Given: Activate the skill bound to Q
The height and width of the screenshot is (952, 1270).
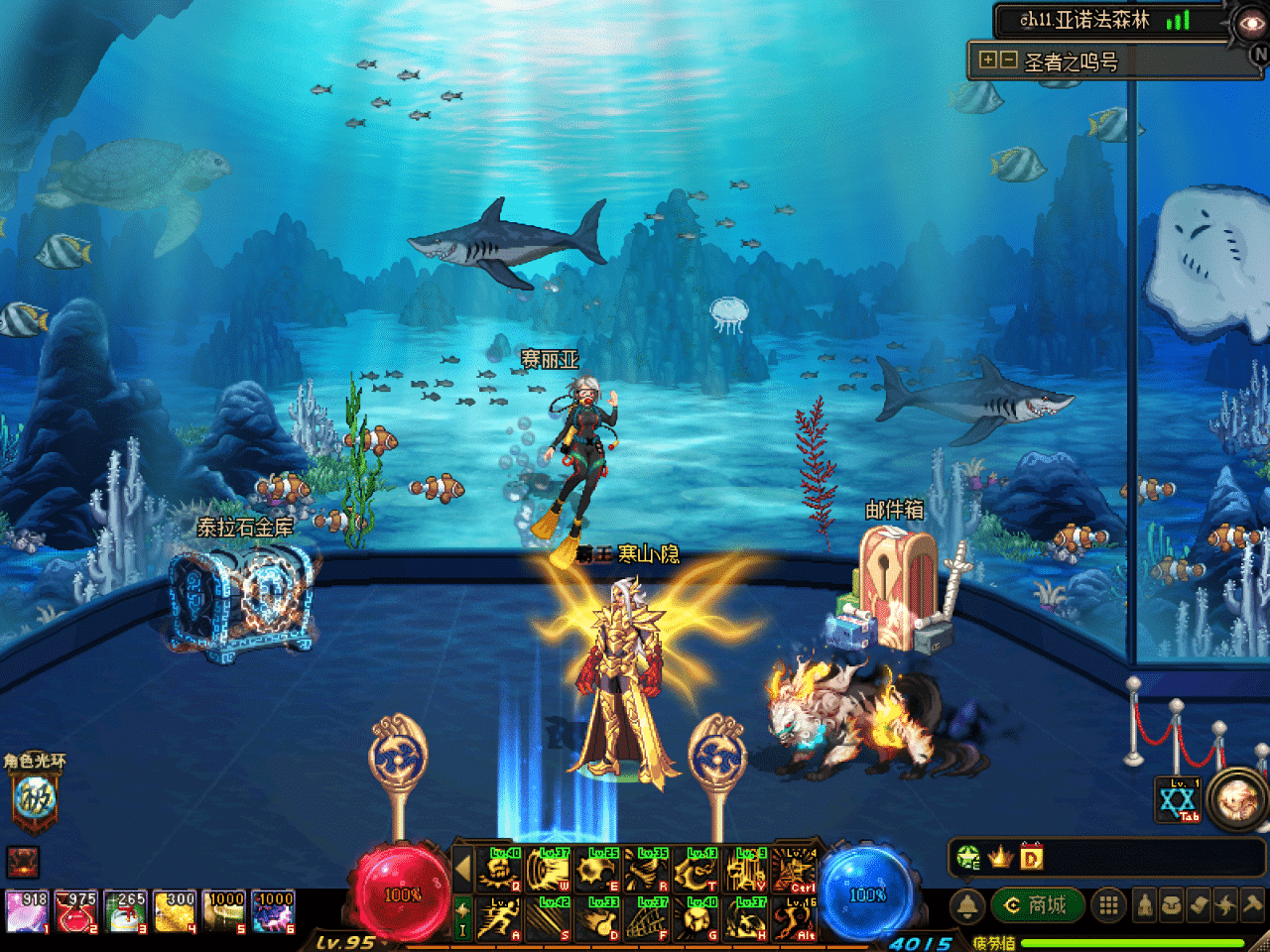Looking at the screenshot, I should pos(499,870).
